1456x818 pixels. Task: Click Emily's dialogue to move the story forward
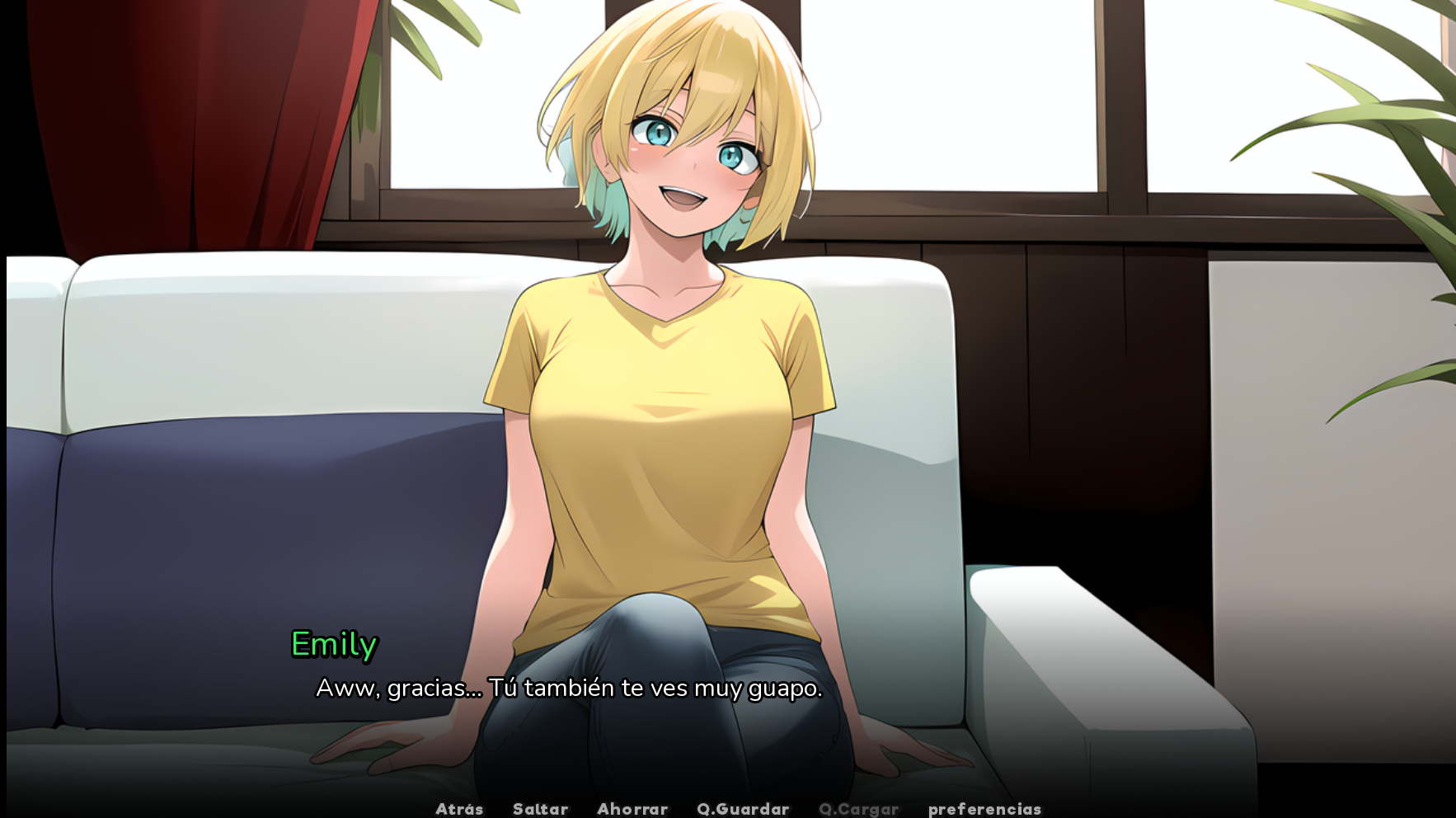coord(569,689)
